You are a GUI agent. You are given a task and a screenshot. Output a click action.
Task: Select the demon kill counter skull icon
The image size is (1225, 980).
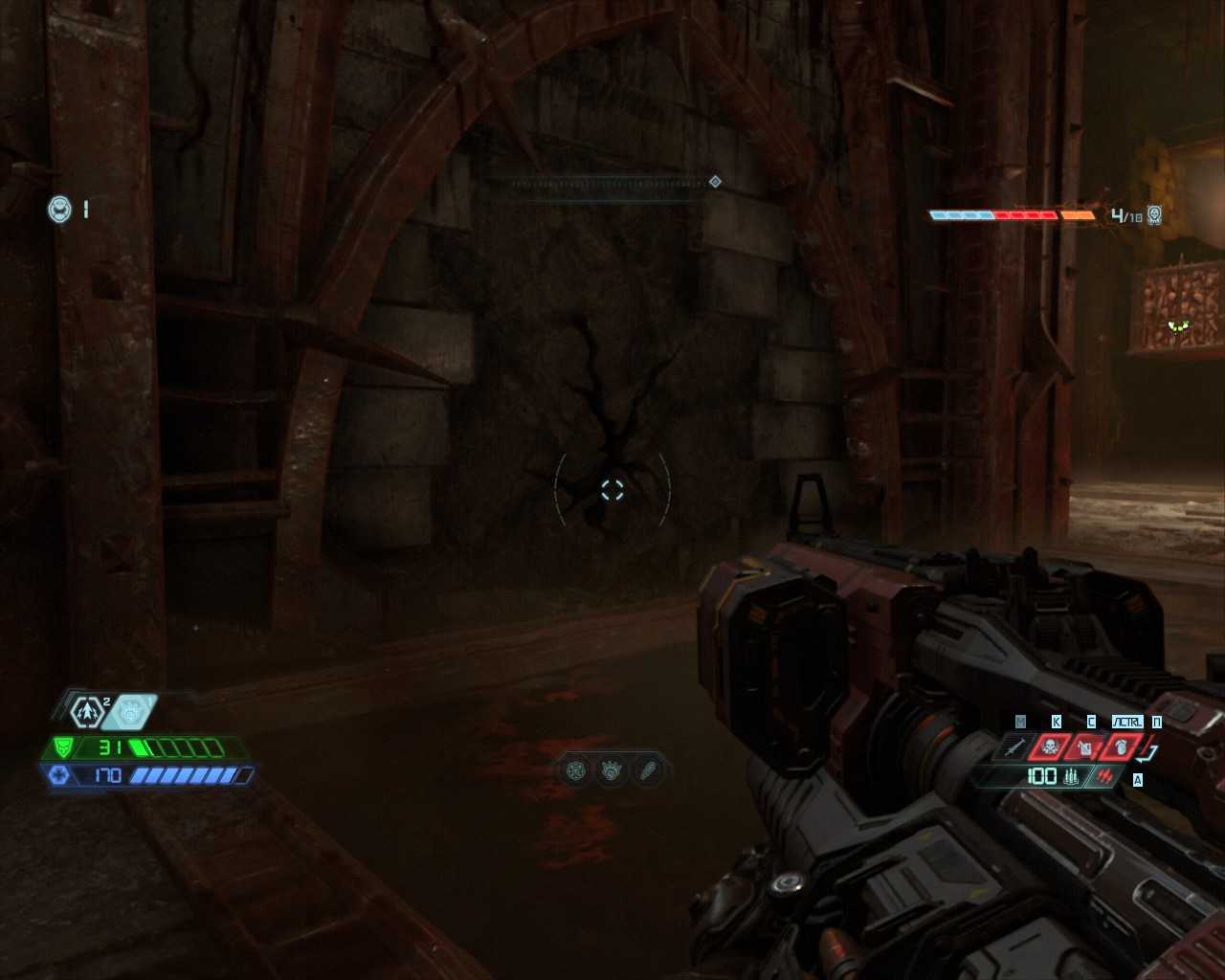point(1155,215)
